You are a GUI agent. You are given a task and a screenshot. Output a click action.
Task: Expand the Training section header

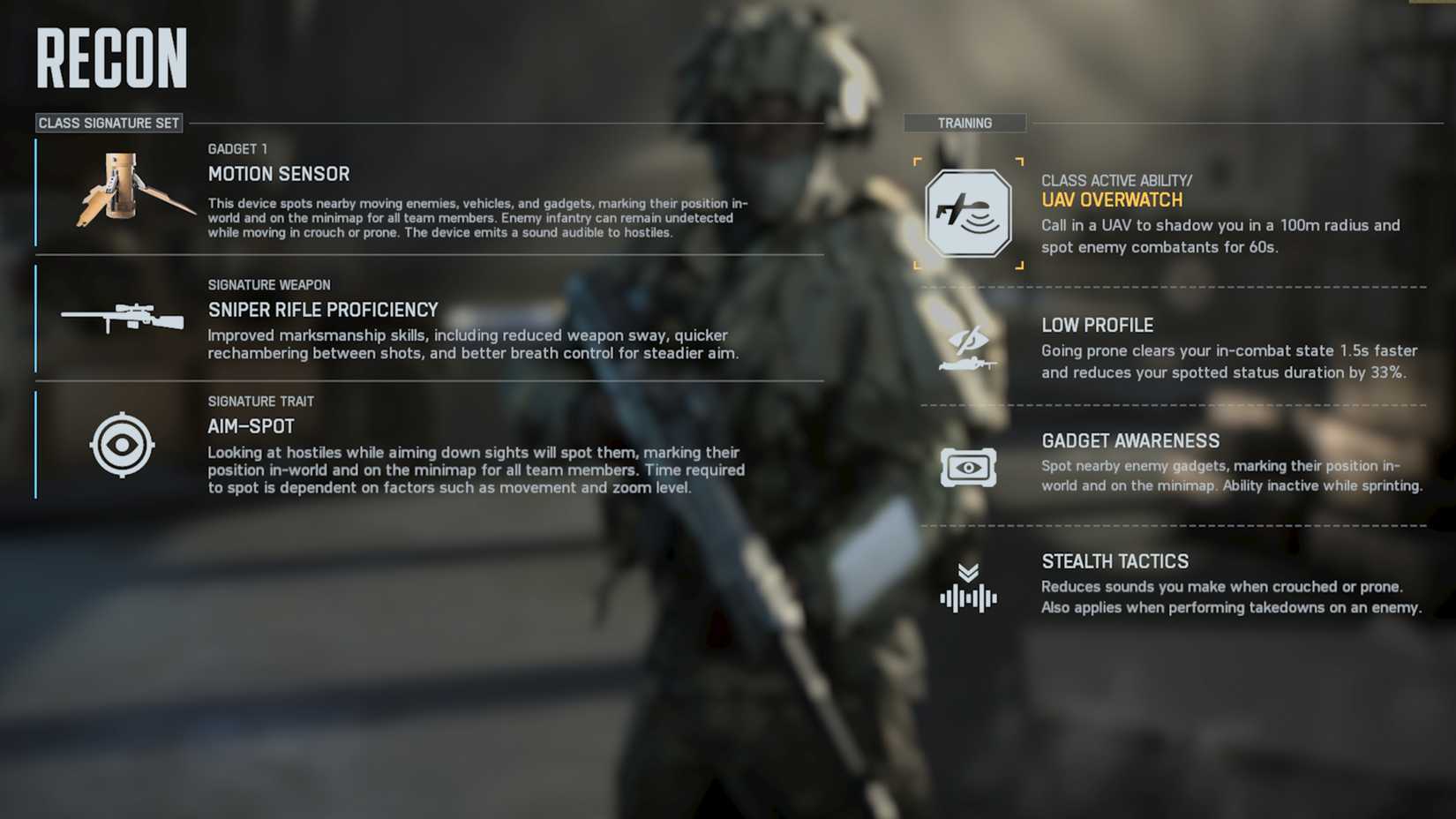pyautogui.click(x=964, y=123)
